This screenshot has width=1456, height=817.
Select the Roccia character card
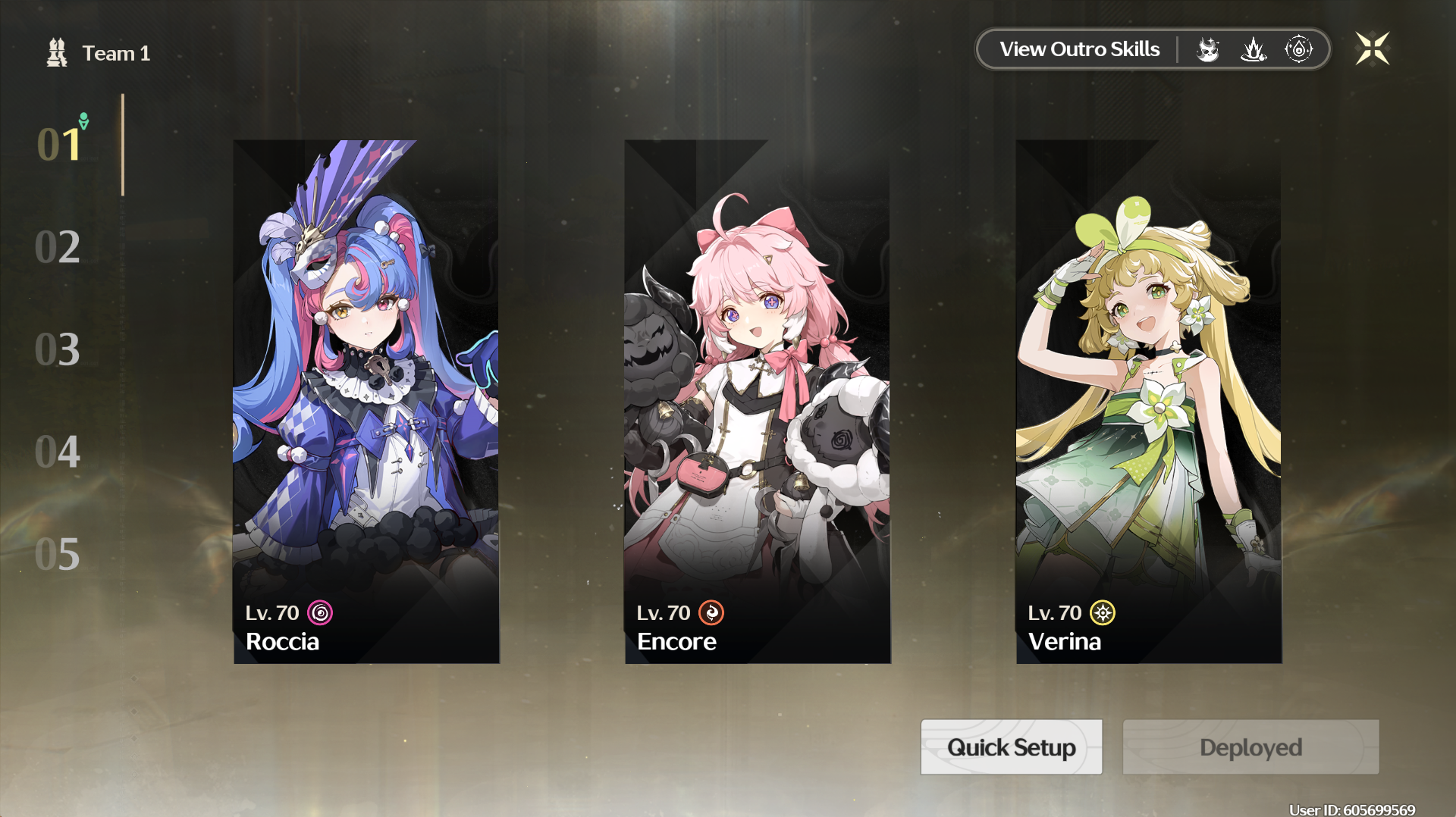point(366,402)
